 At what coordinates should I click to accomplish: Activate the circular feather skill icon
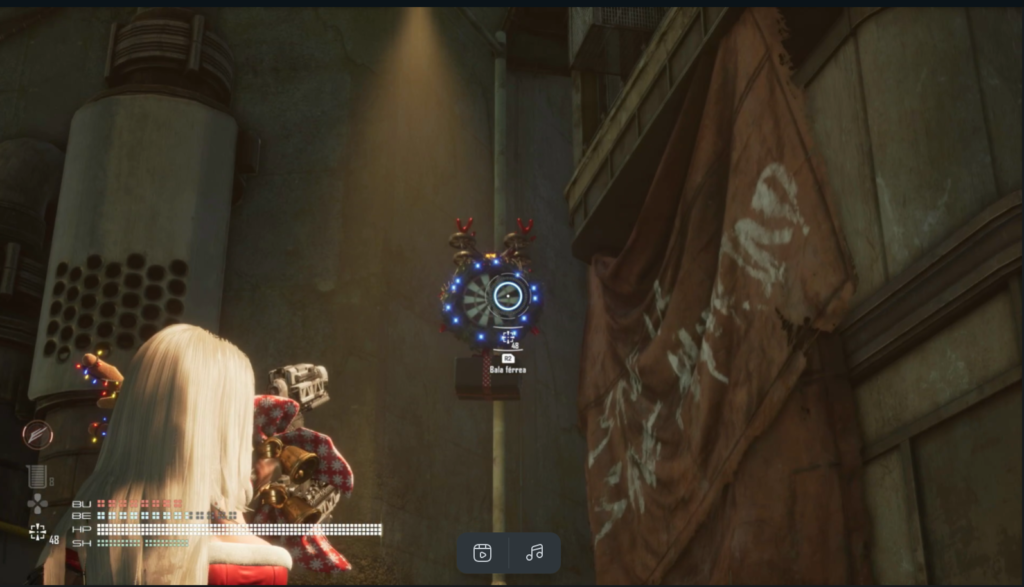point(37,435)
